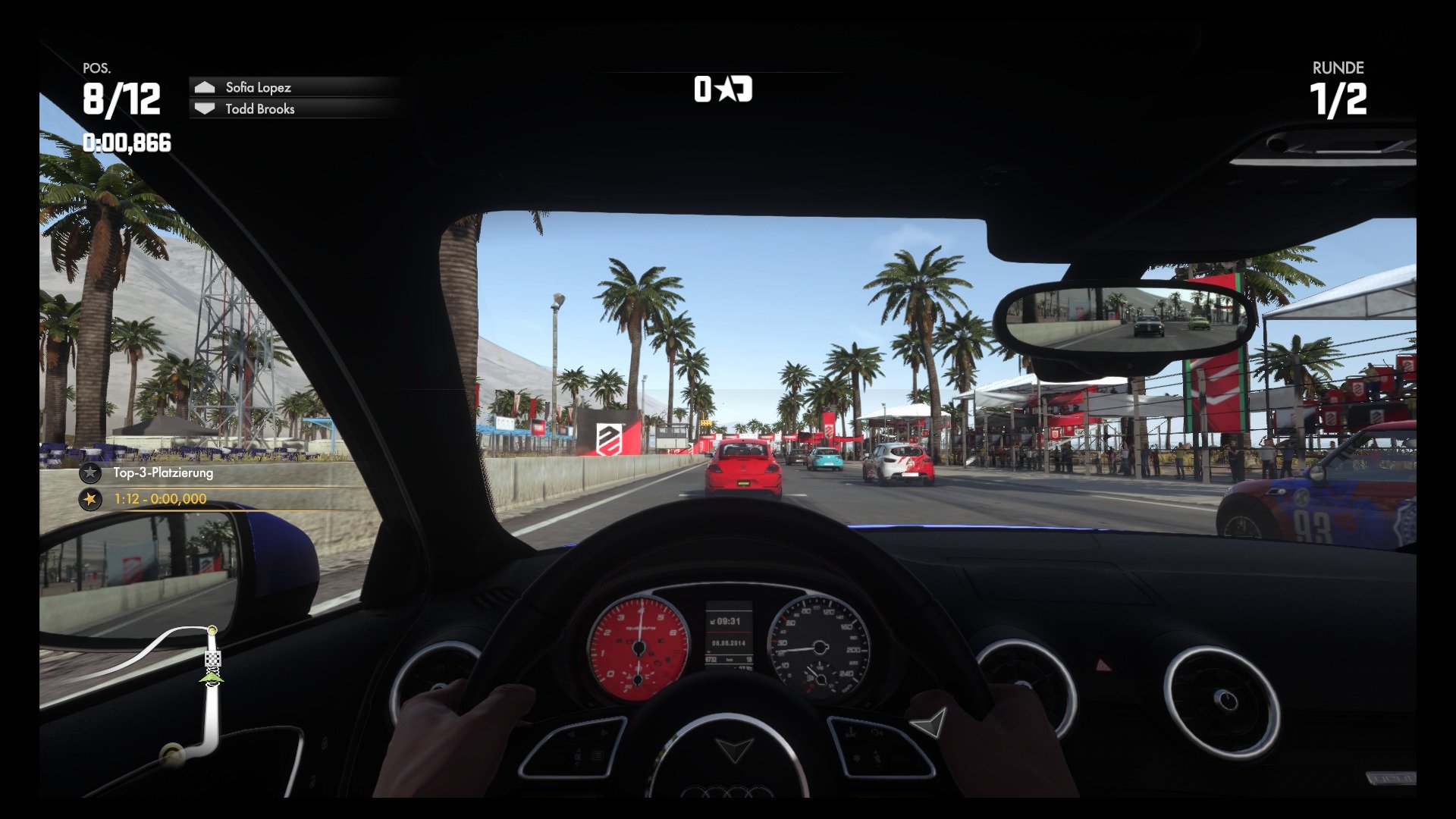Expand the left arrow selector on the wheel spoke
The image size is (1456, 819).
point(570,733)
